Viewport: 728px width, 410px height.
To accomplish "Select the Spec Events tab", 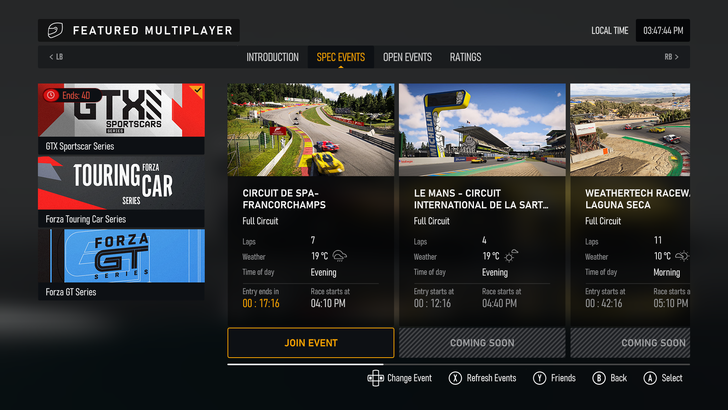I will click(x=340, y=57).
